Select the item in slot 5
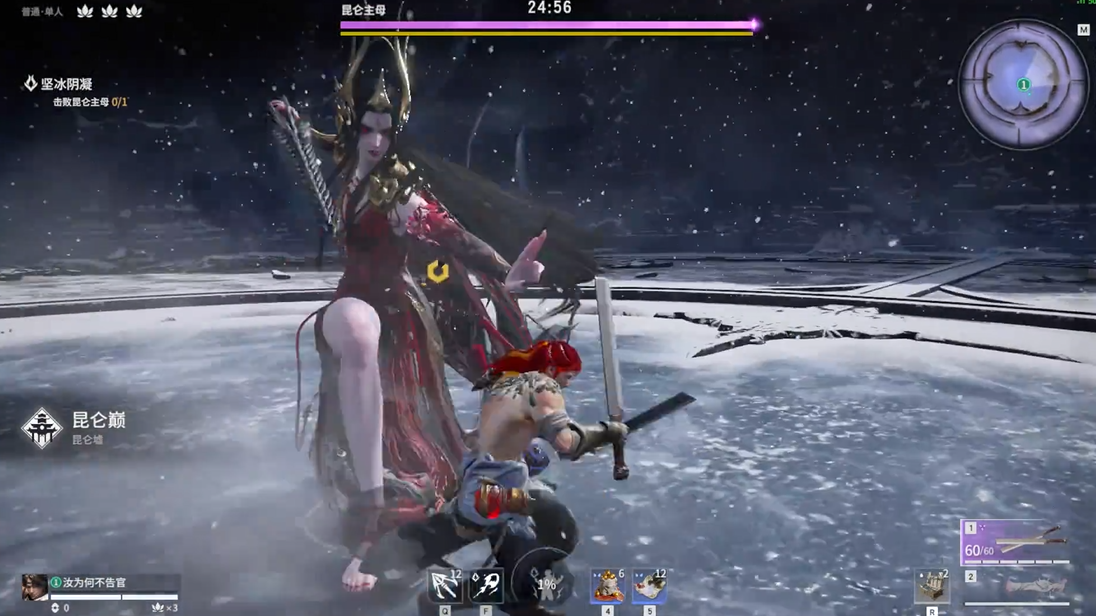 [649, 586]
